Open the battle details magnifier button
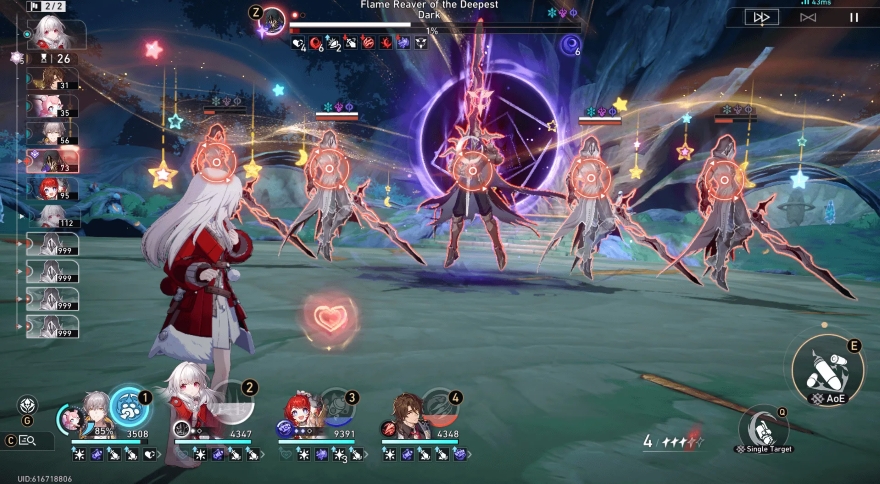The image size is (880, 484). (x=27, y=440)
